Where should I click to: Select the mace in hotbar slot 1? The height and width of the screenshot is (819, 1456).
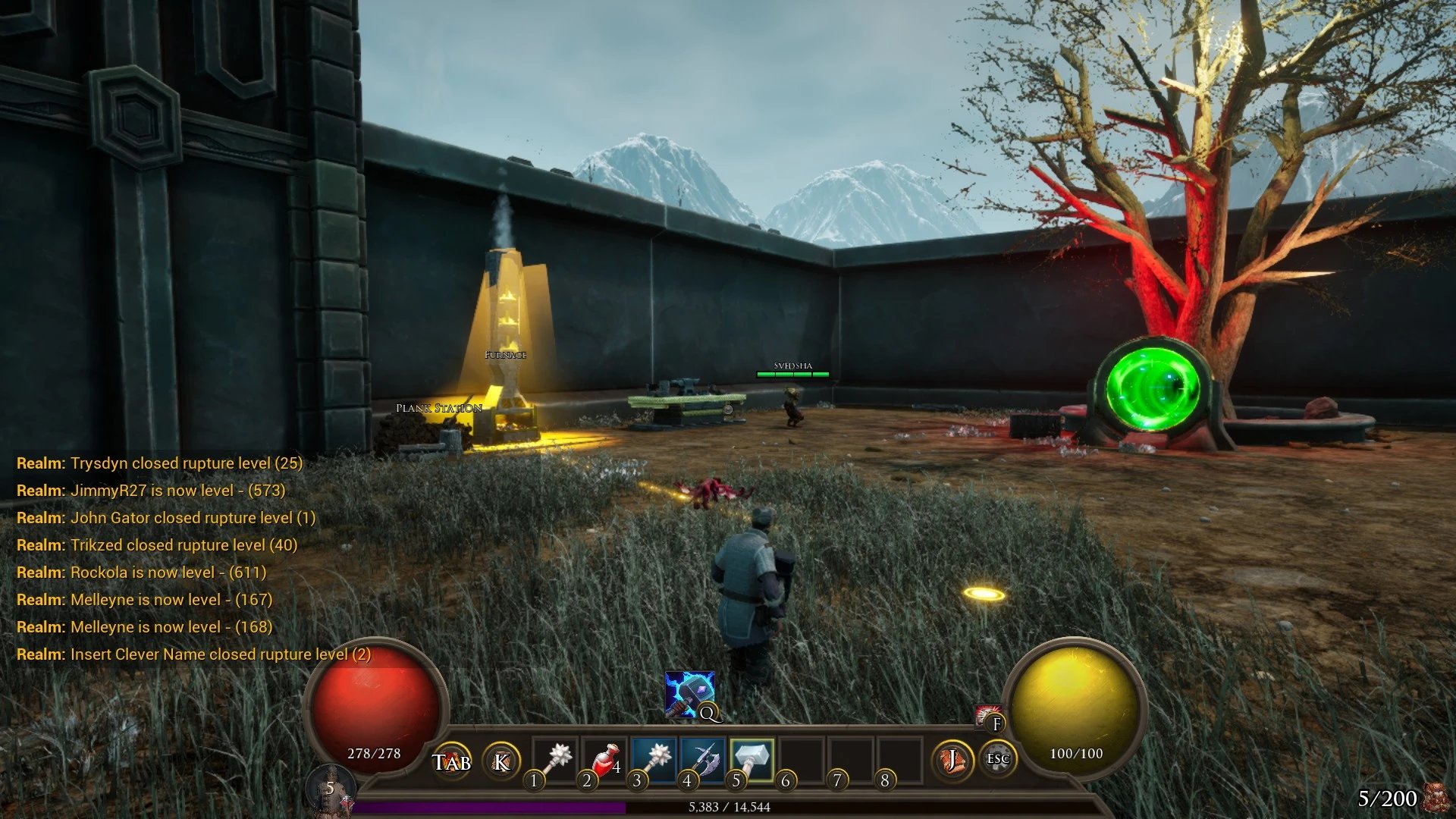point(556,759)
